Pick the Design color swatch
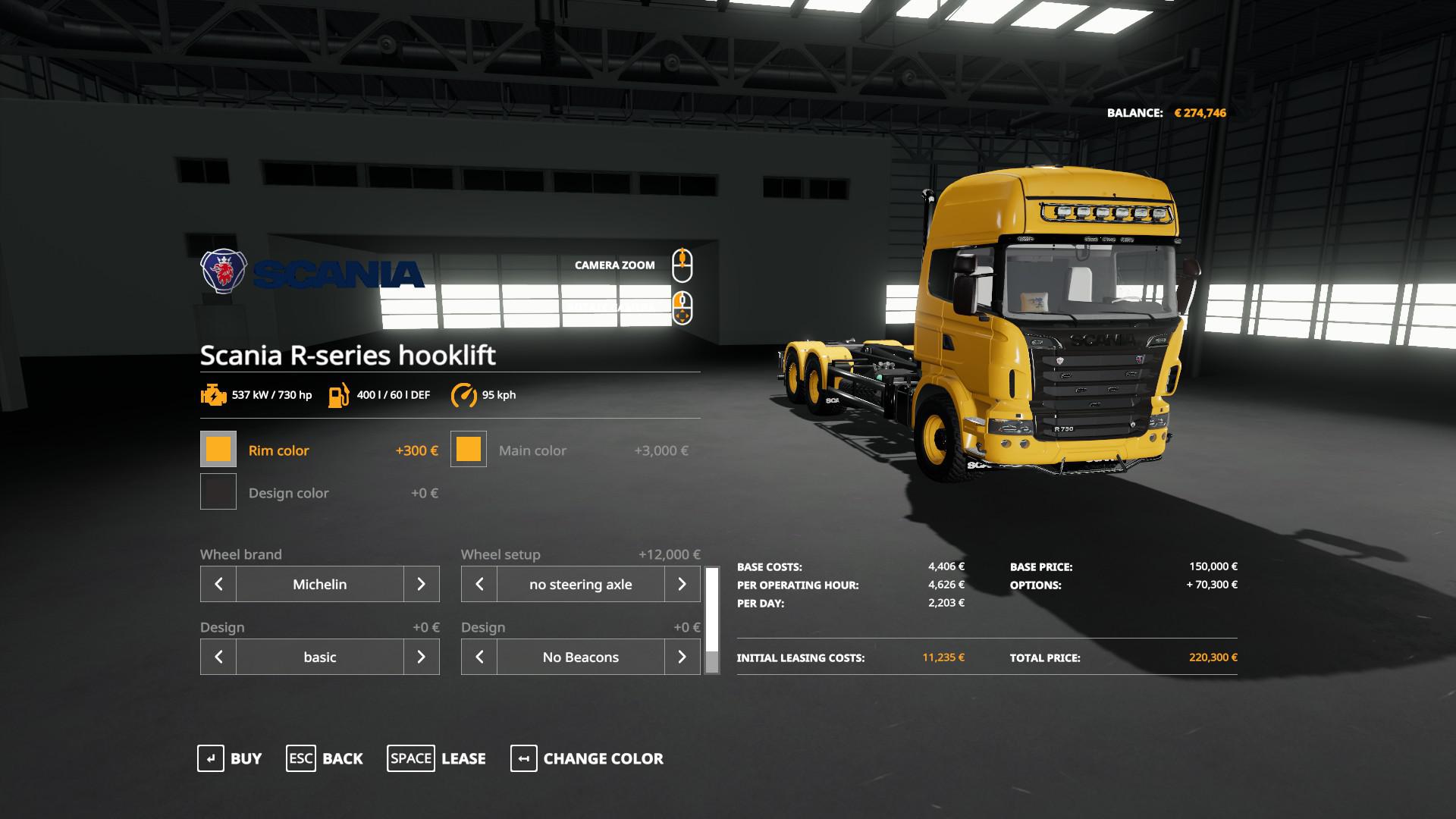This screenshot has width=1456, height=819. (x=218, y=492)
